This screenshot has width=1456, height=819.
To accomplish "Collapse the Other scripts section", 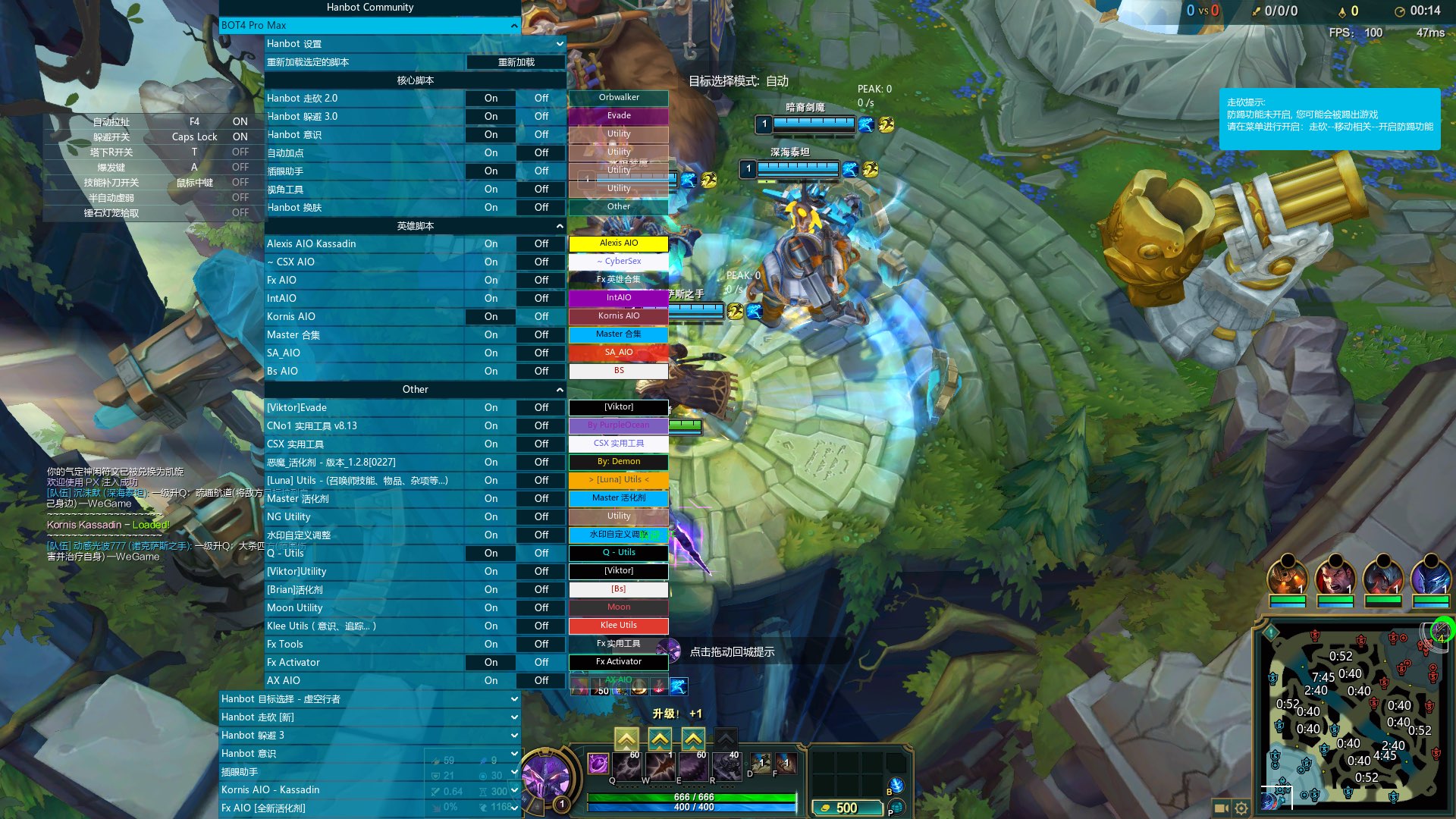I will (x=560, y=390).
